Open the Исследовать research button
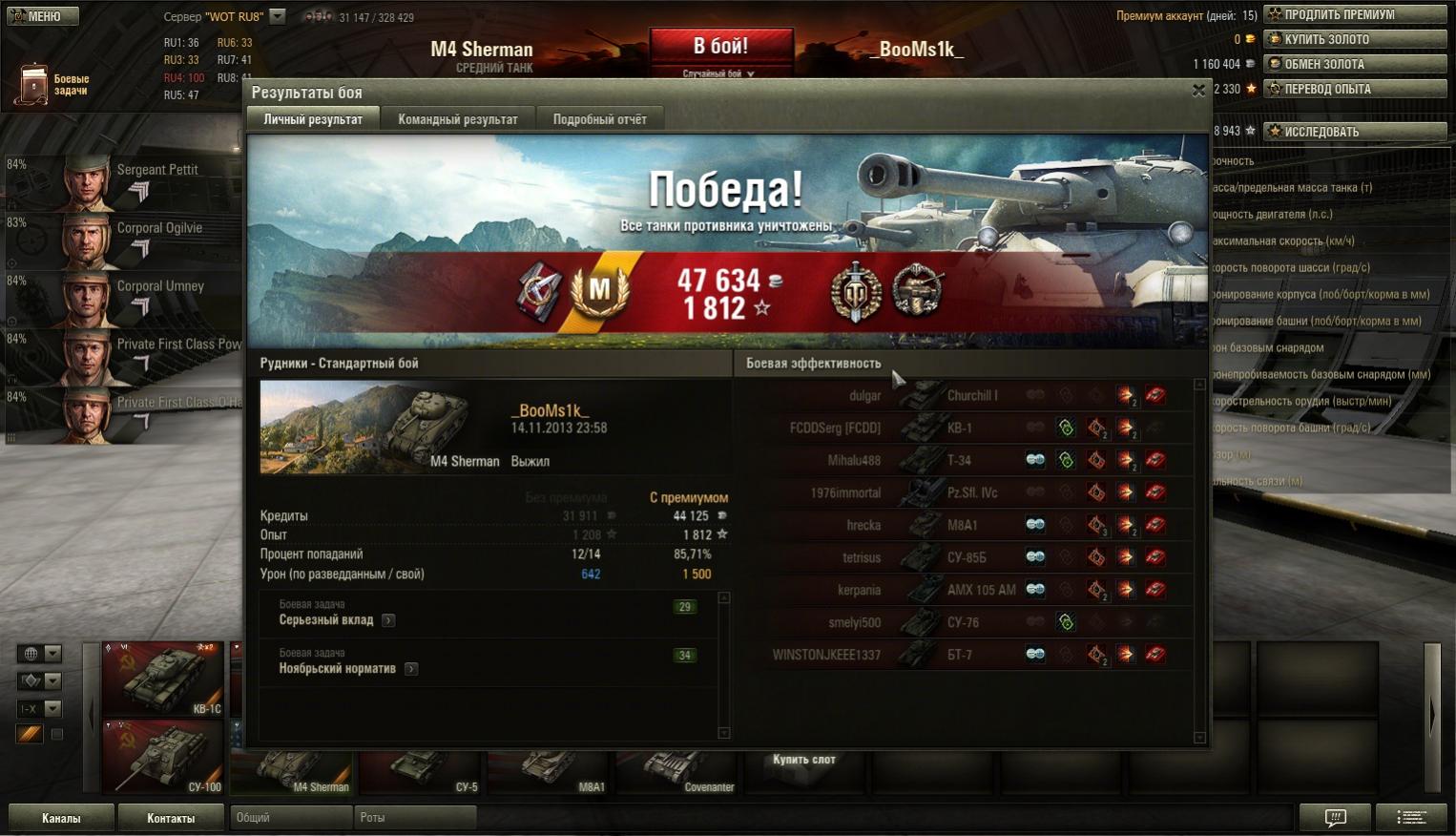This screenshot has width=1456, height=836. click(1354, 132)
